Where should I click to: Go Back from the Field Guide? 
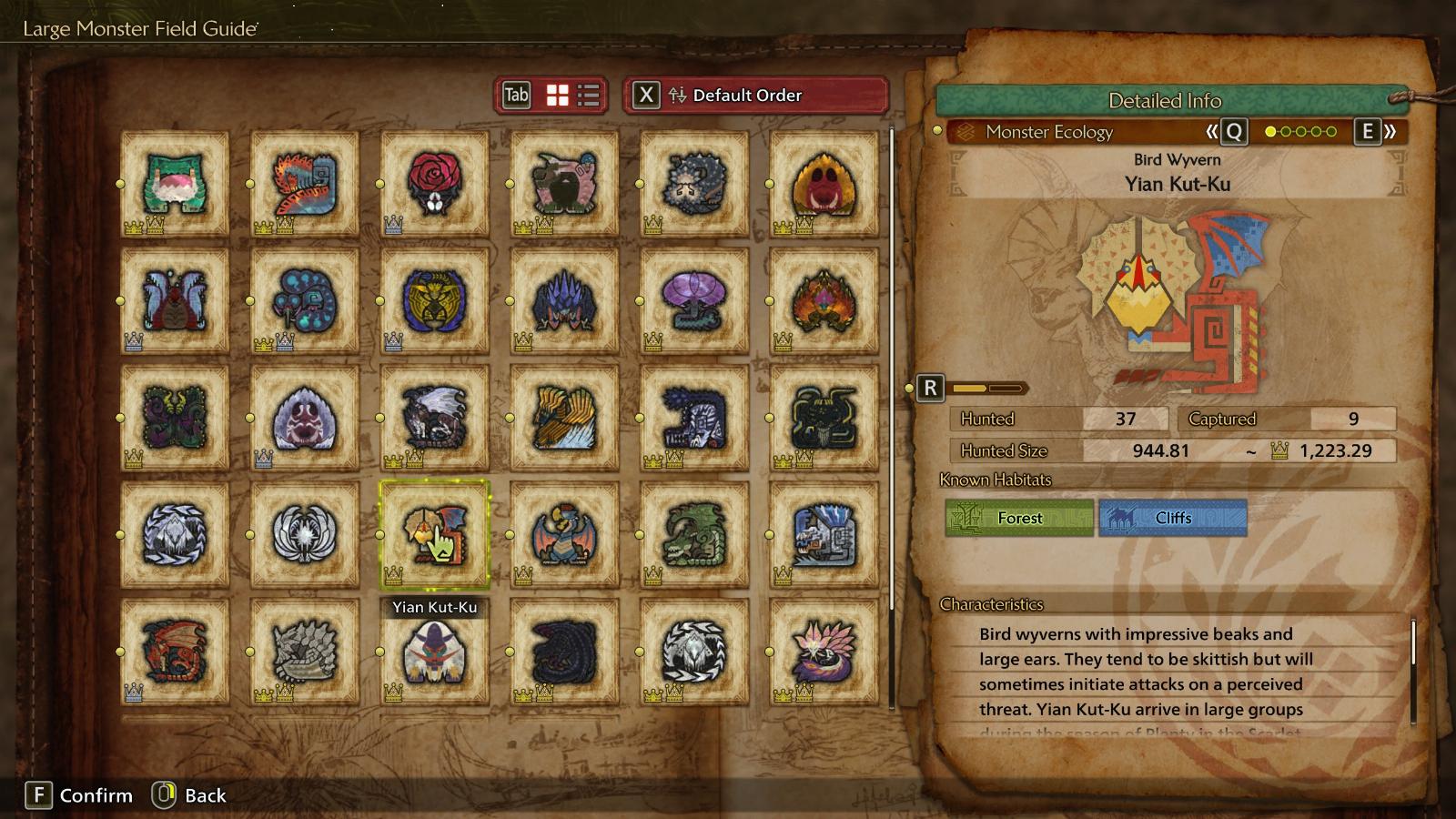[189, 795]
